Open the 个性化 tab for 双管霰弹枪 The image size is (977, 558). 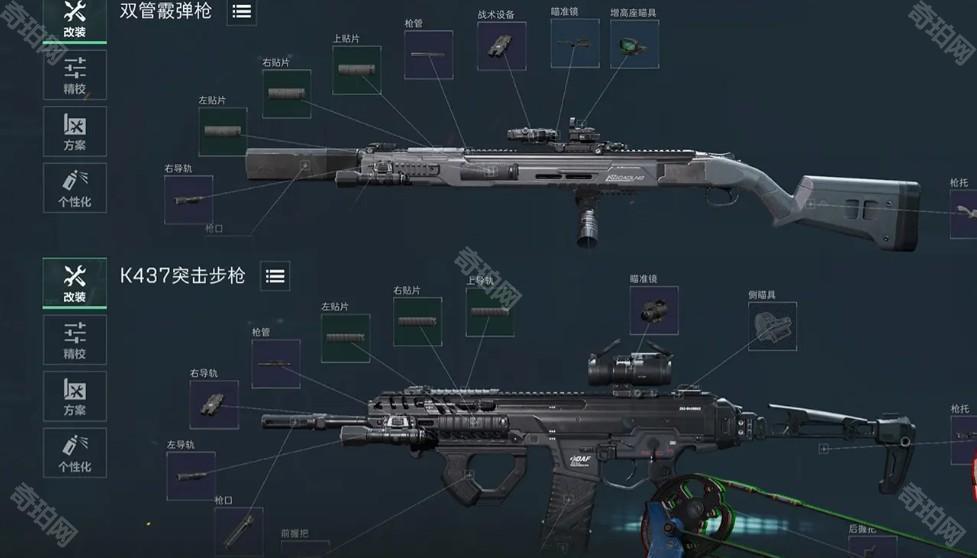point(74,187)
